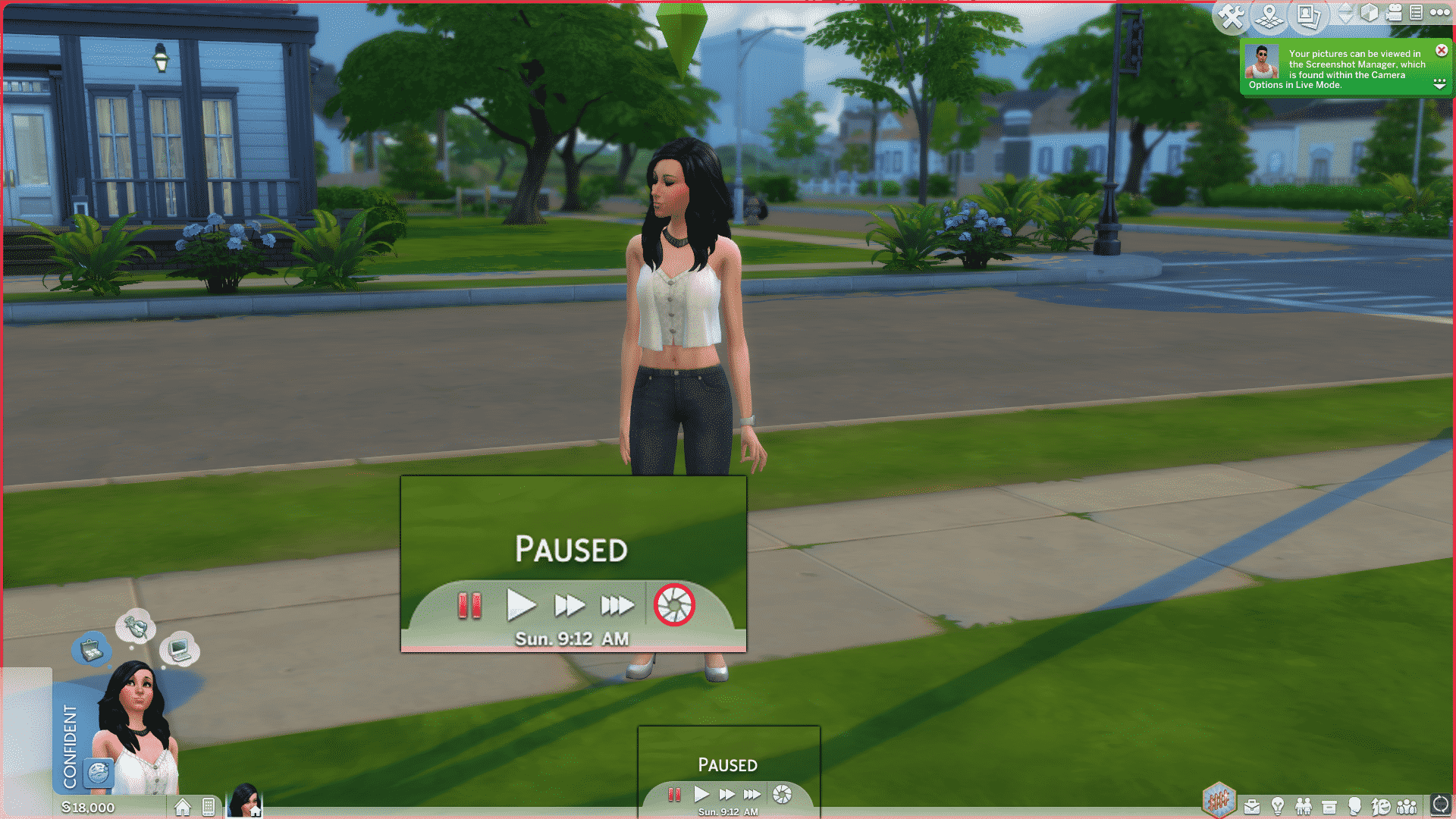Viewport: 1456px width, 819px height.
Task: Click the Confident moodlet icon
Action: click(99, 773)
